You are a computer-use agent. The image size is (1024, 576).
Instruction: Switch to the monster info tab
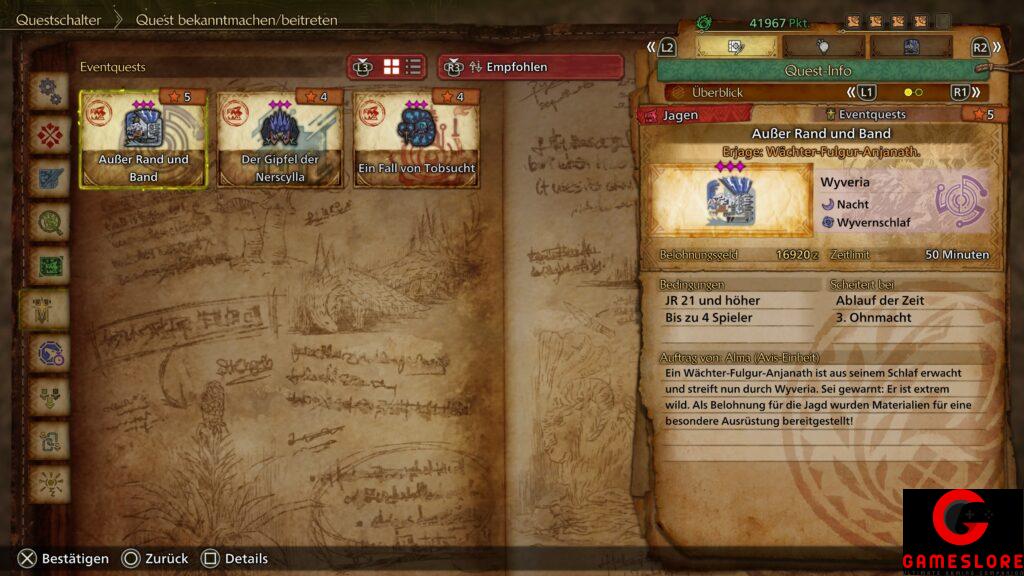coord(911,46)
